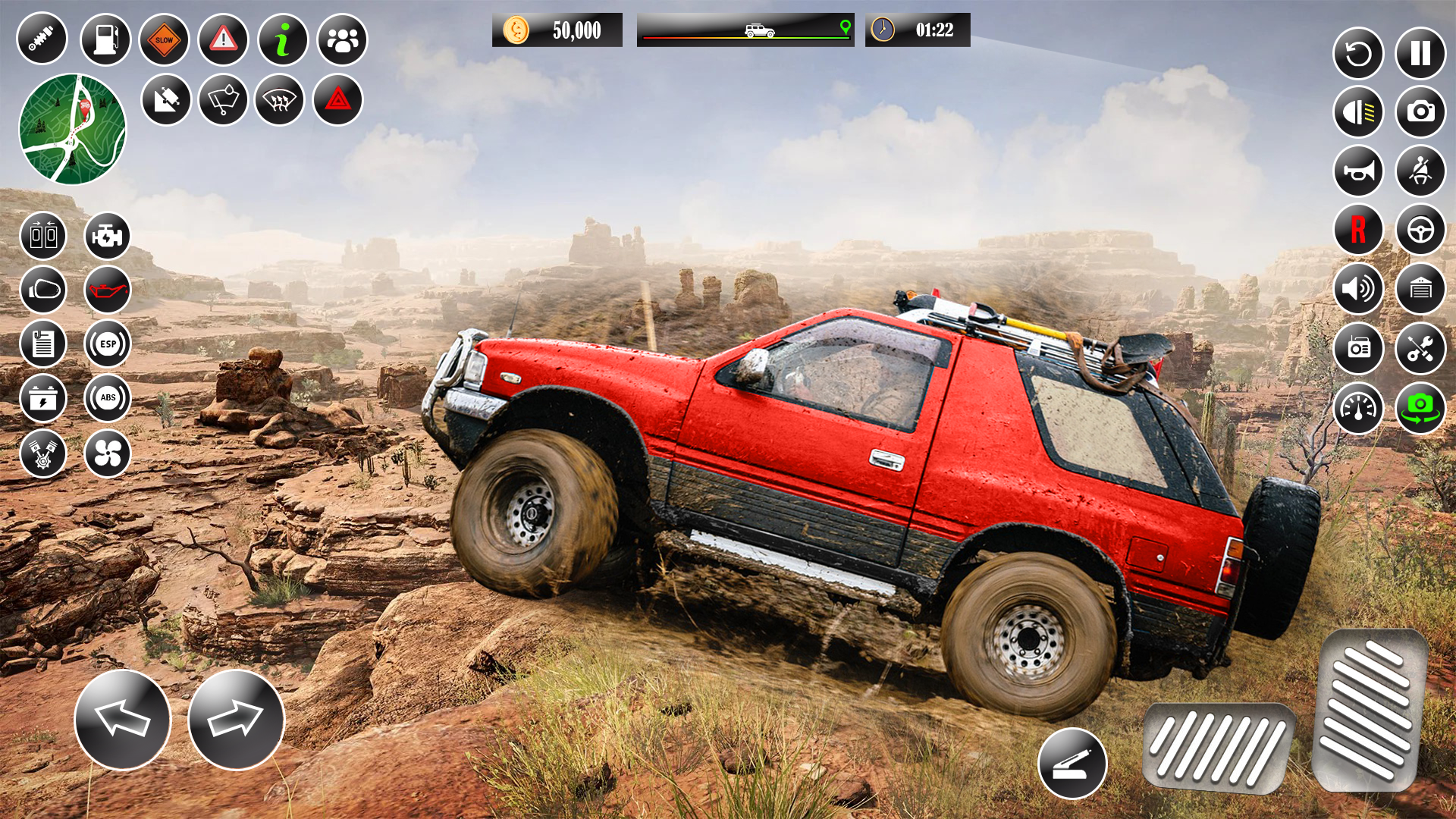Toggle the ABS braking system
The width and height of the screenshot is (1456, 819).
click(x=107, y=398)
